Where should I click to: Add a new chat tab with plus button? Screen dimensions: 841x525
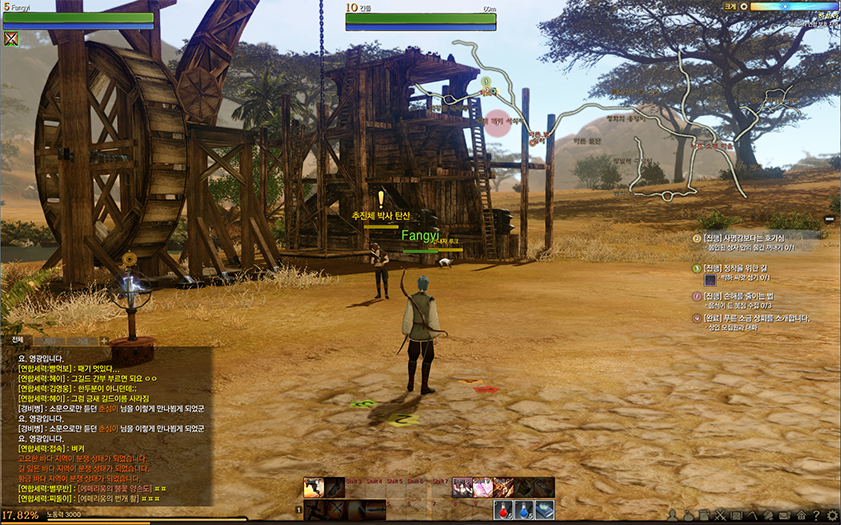tap(104, 341)
